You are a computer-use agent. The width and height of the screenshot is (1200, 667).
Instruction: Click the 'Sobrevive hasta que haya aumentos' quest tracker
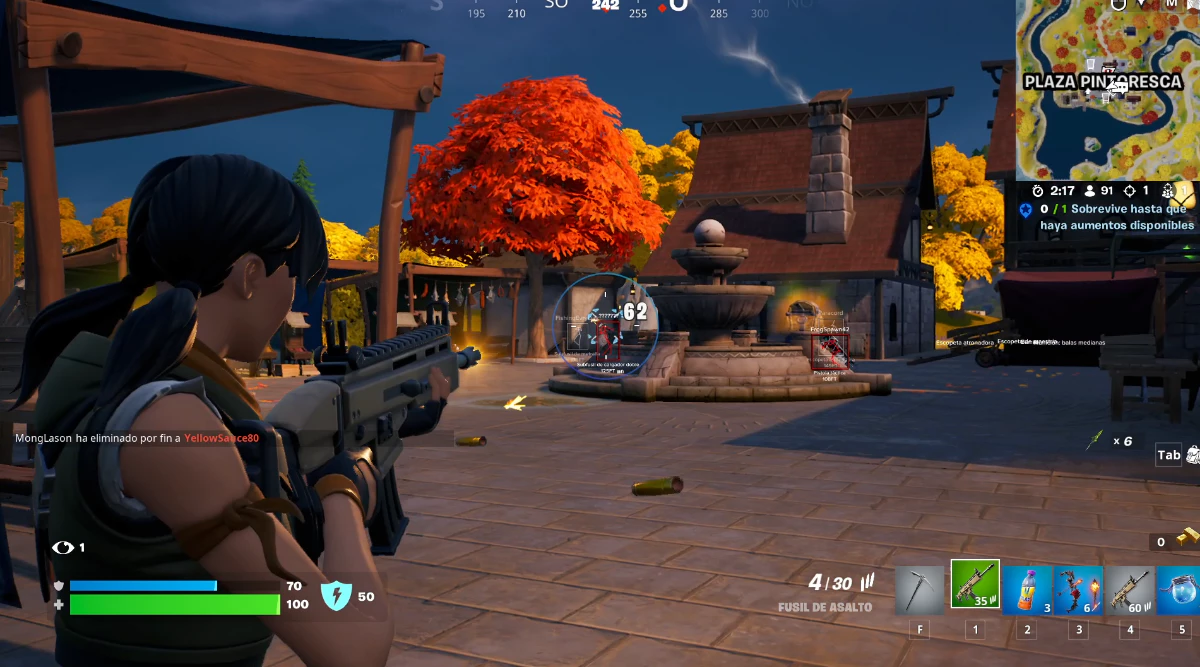click(x=1116, y=217)
